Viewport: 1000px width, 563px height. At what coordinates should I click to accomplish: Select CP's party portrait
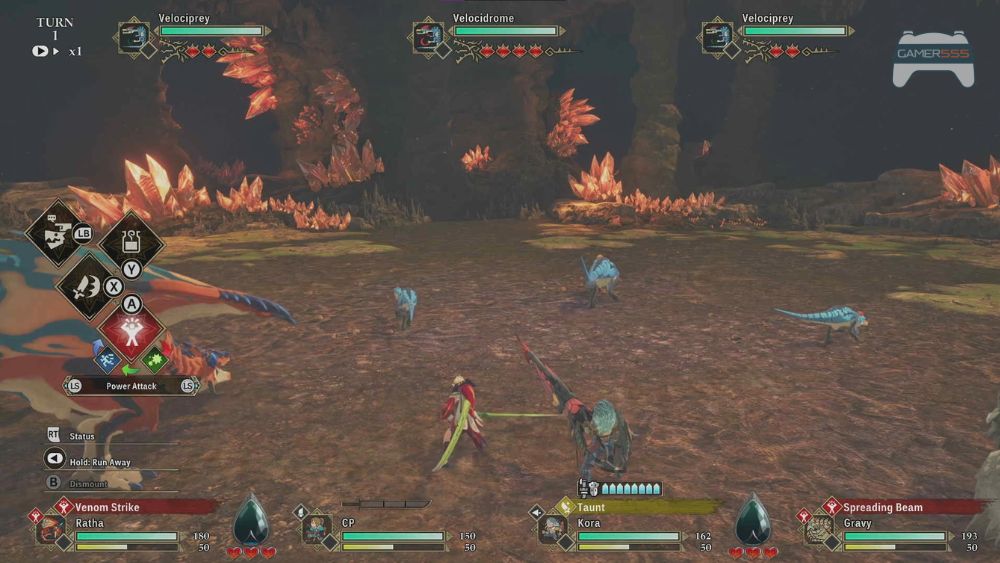316,528
